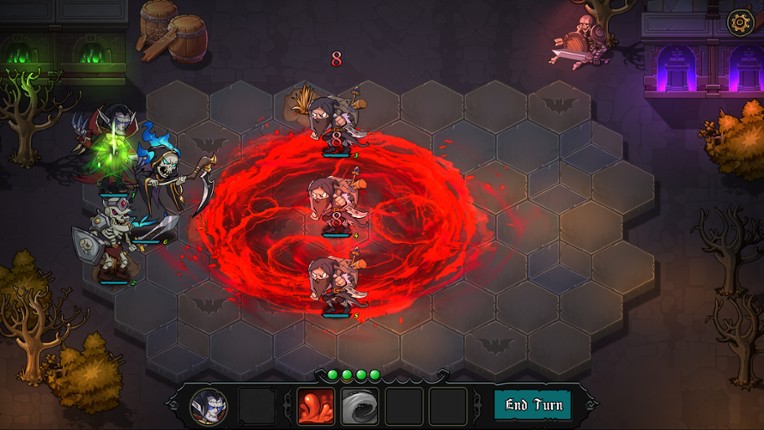Viewport: 764px width, 430px height.
Task: Click the End Turn button
Action: coord(533,405)
